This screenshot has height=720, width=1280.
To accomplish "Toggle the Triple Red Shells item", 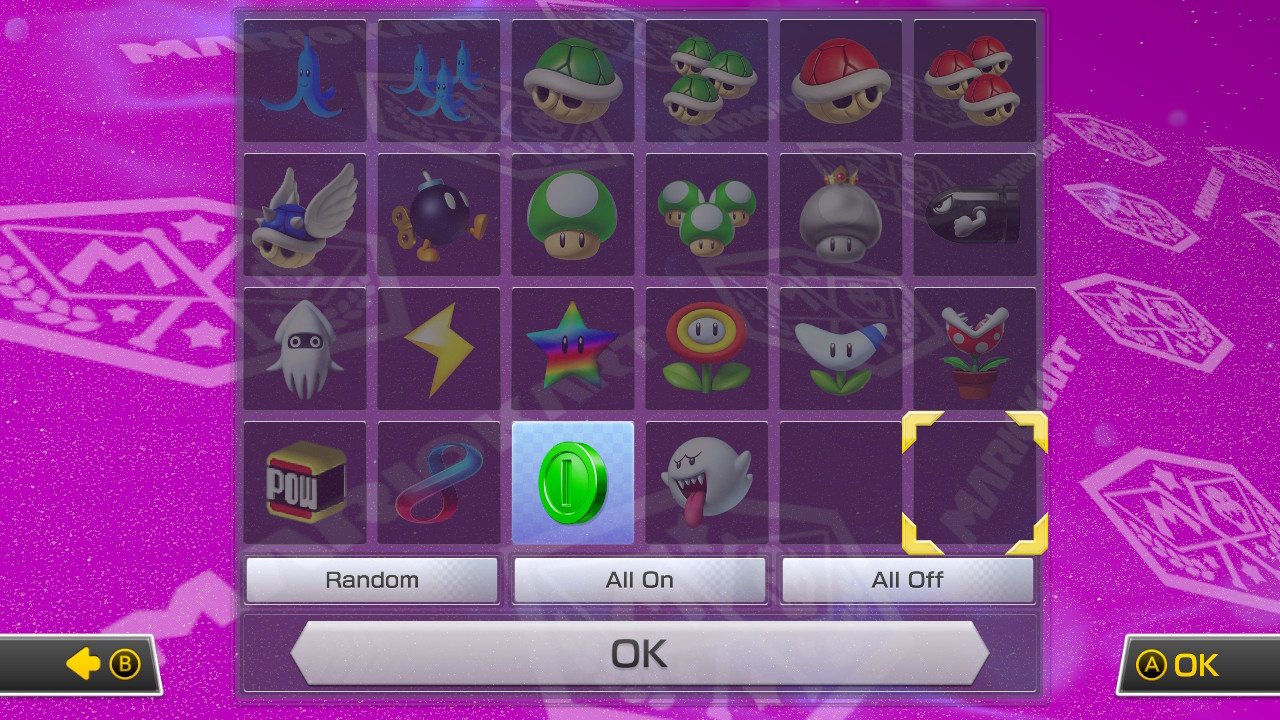I will [975, 80].
